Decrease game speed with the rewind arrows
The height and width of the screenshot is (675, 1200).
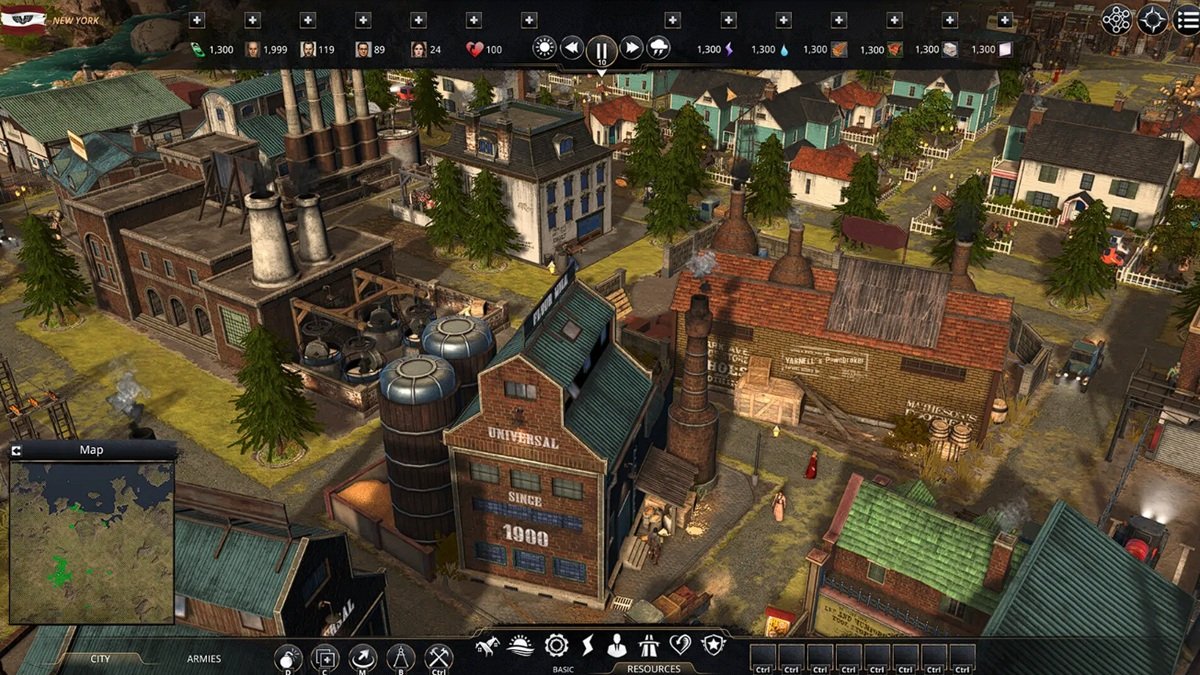[571, 47]
